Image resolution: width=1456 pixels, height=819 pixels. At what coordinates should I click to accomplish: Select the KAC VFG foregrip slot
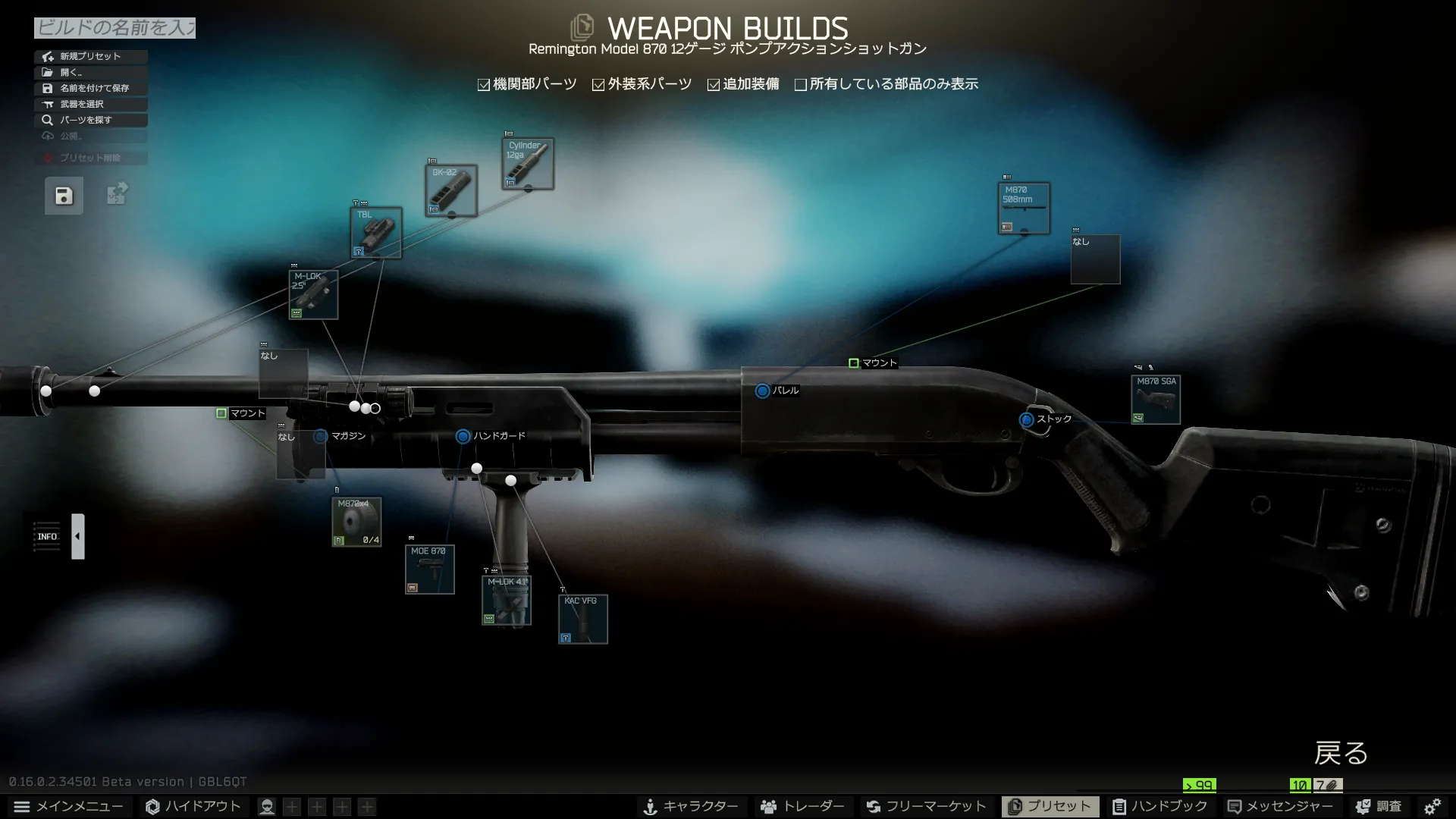pyautogui.click(x=582, y=620)
